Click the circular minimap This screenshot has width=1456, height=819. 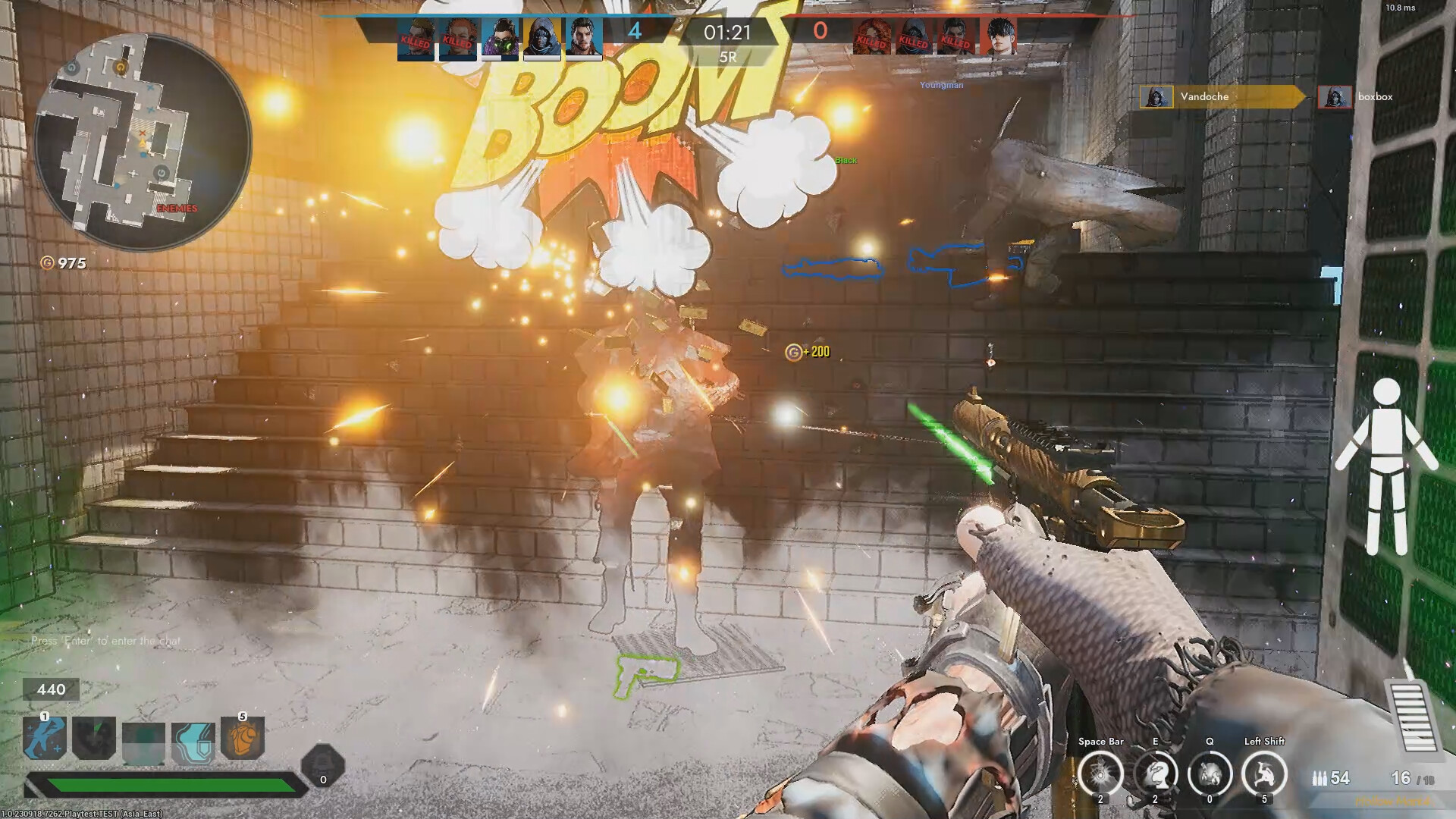click(143, 143)
